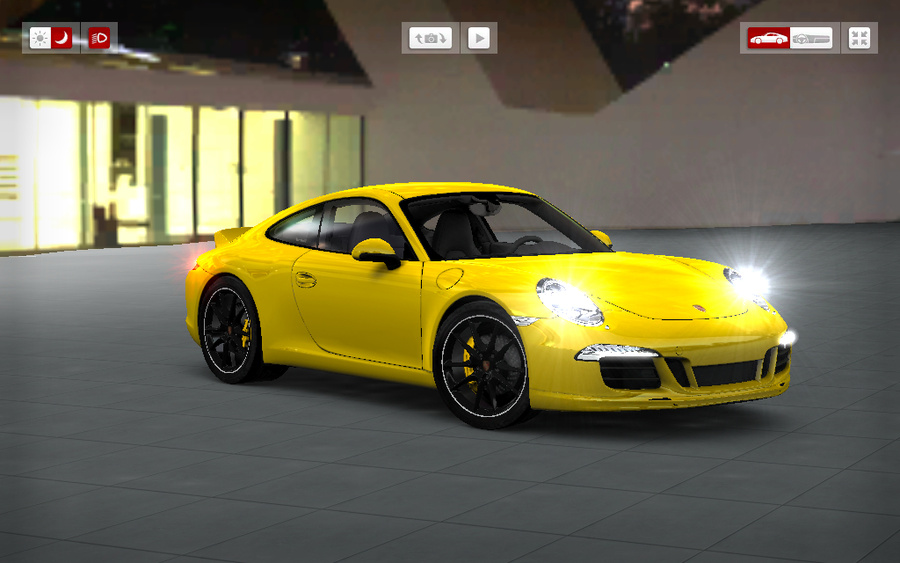This screenshot has height=563, width=900.
Task: Switch to the interior dashboard view
Action: click(811, 38)
